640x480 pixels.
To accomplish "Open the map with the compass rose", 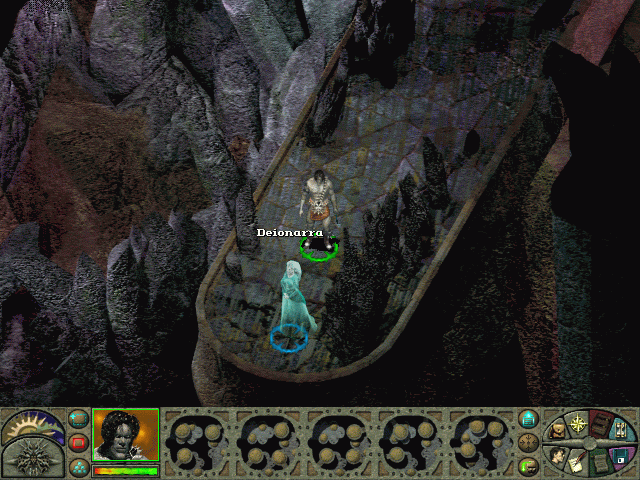I will pyautogui.click(x=578, y=424).
